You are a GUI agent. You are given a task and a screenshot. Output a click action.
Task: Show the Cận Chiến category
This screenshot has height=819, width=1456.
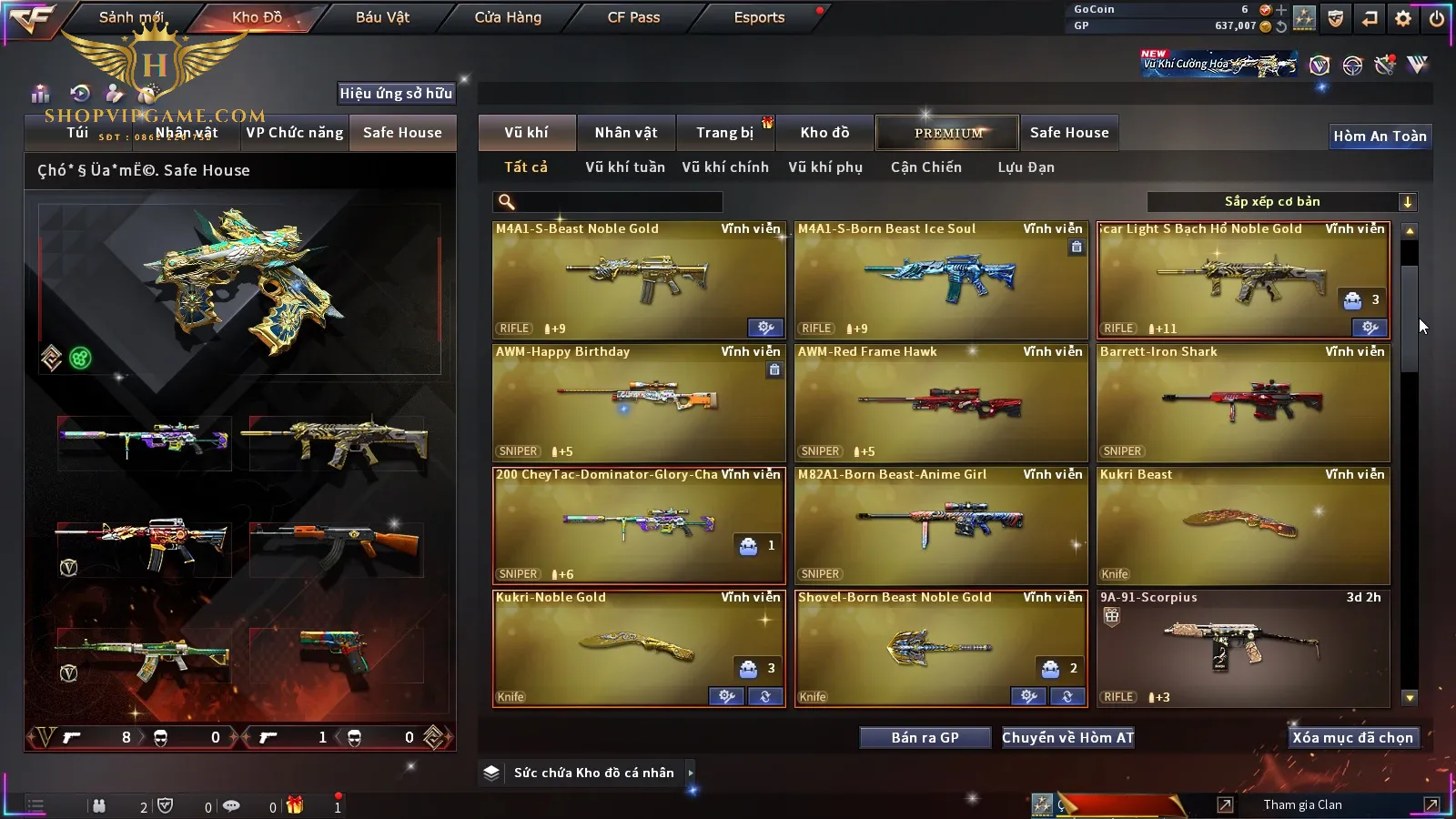coord(925,167)
